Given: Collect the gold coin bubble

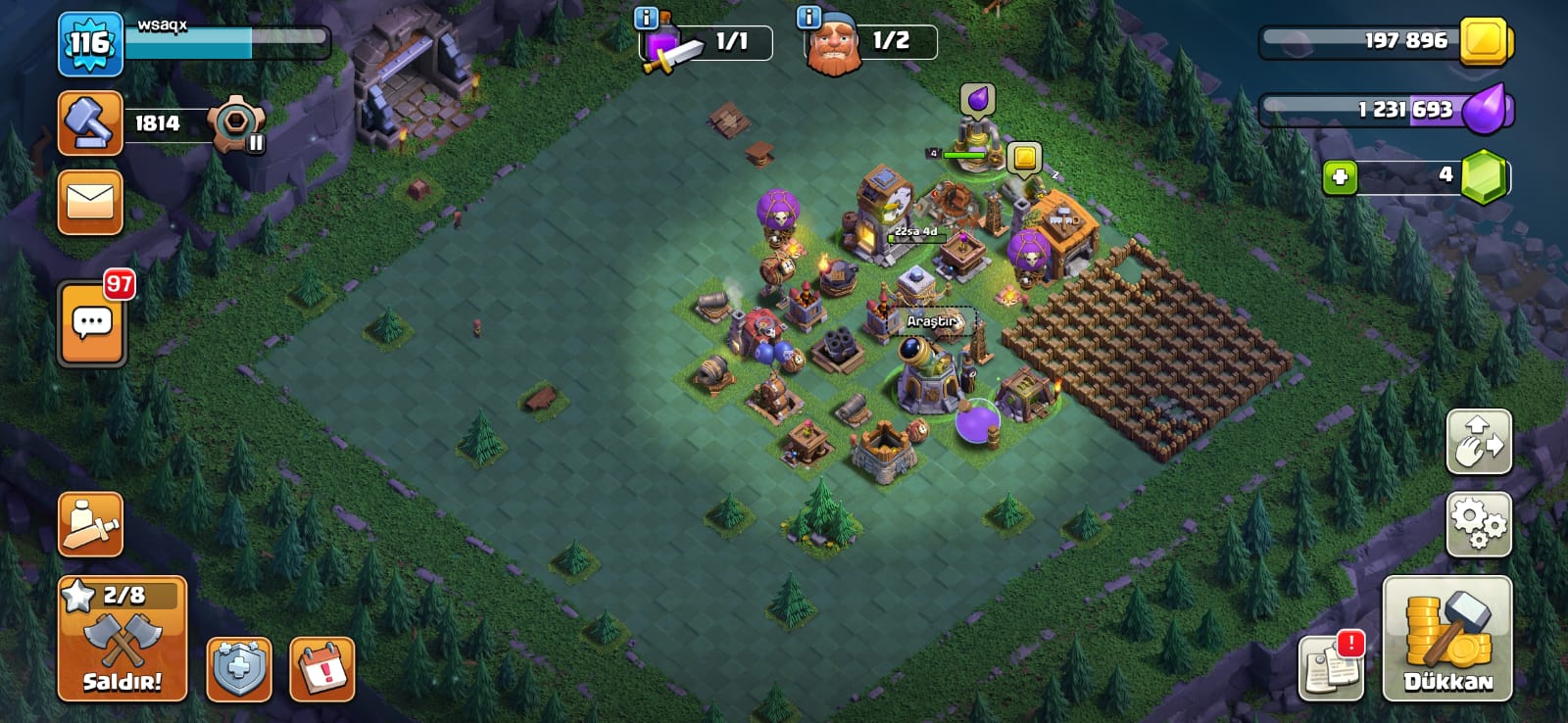Looking at the screenshot, I should point(1024,157).
